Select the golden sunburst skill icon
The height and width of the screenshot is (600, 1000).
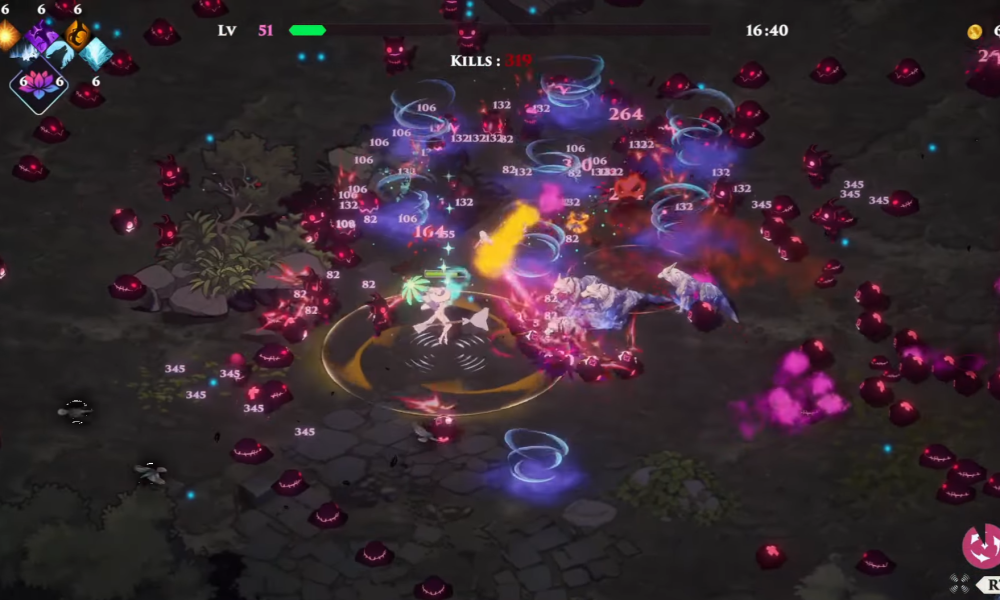click(7, 36)
